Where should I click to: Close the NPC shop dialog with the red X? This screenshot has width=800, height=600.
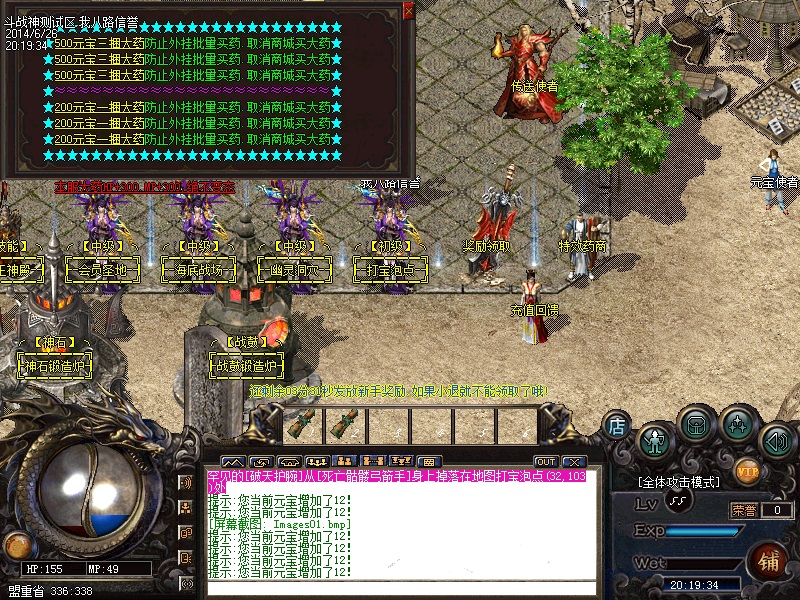(x=408, y=10)
